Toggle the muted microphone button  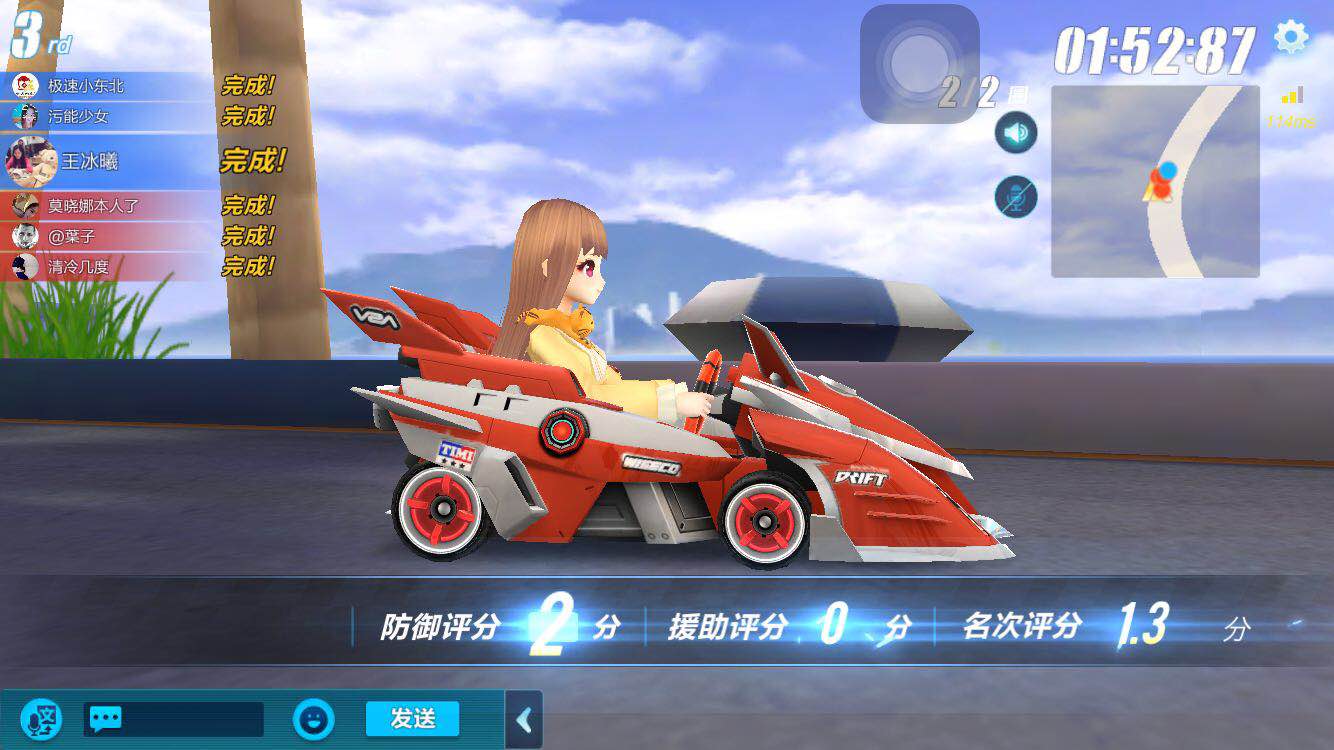click(x=1016, y=197)
